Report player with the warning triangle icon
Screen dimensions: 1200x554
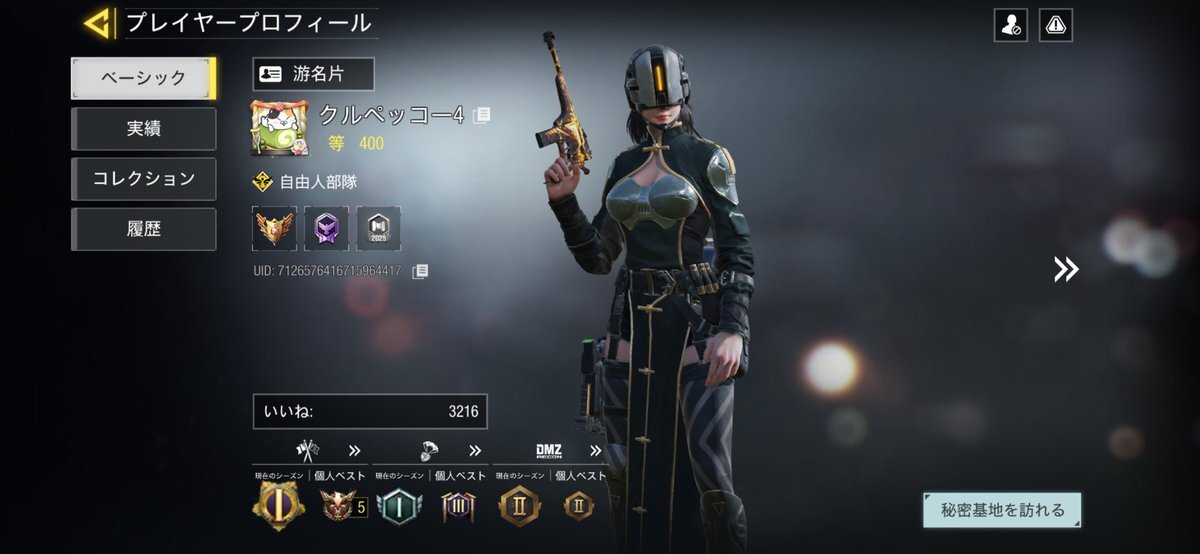click(x=1055, y=26)
